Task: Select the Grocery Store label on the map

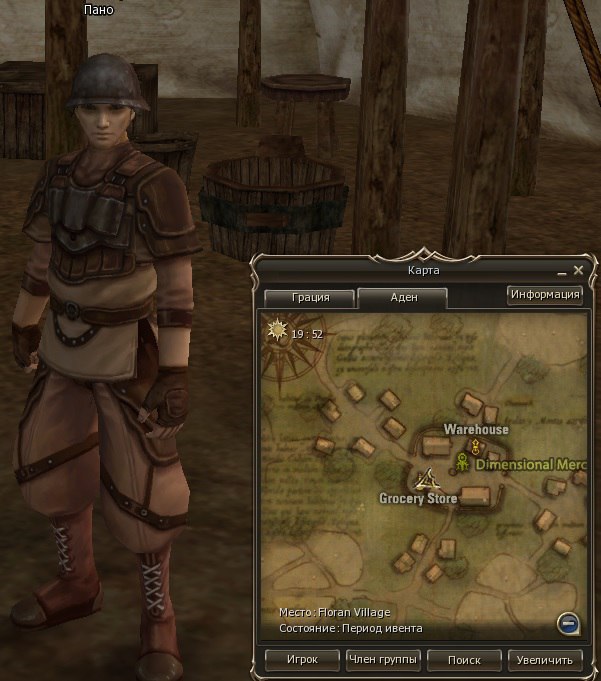Action: point(418,498)
